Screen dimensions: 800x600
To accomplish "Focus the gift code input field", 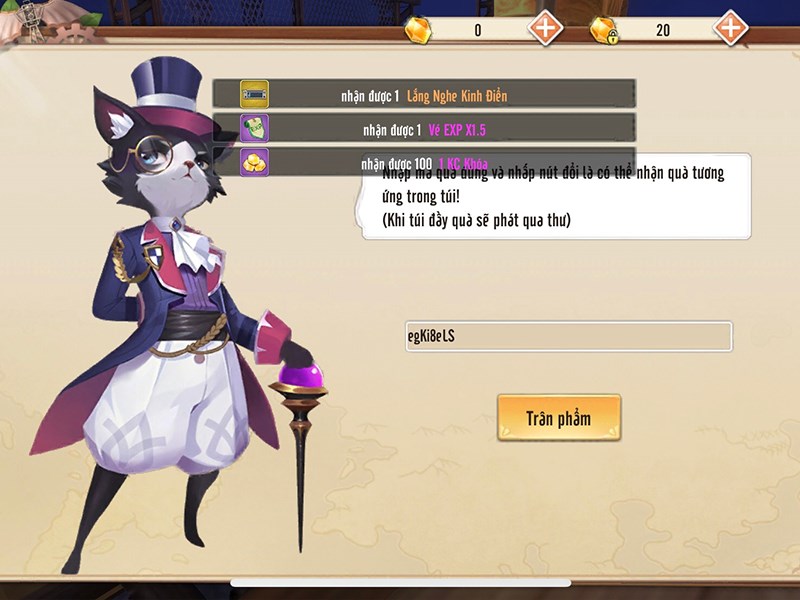I will [x=567, y=336].
